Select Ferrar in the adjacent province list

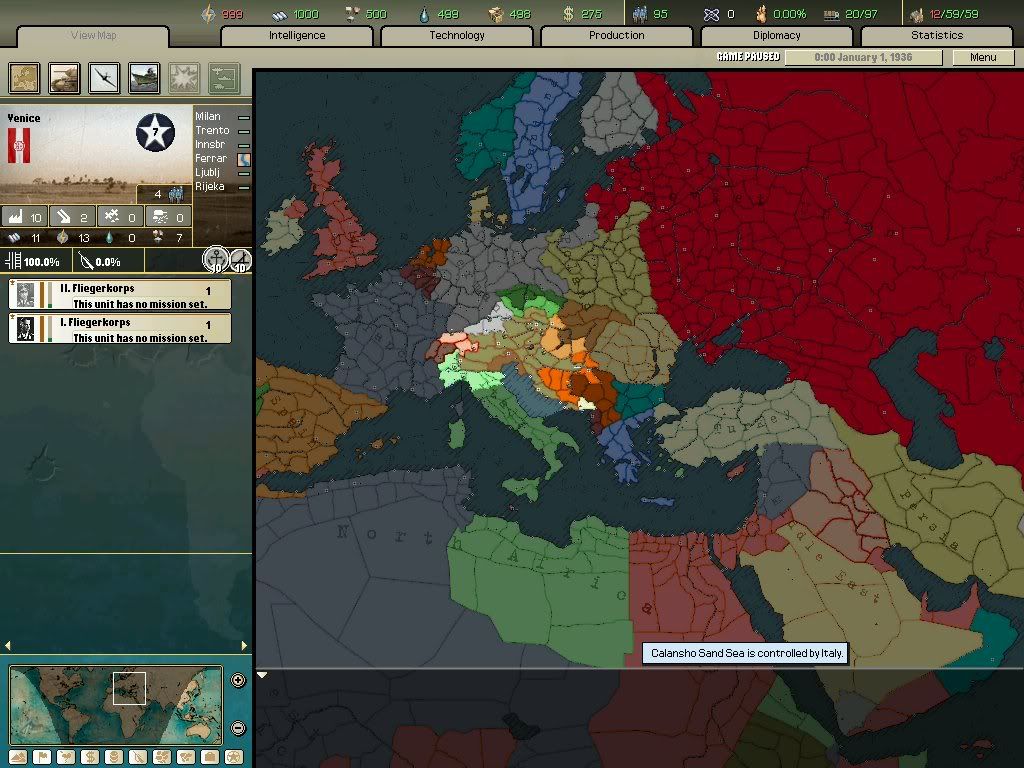(x=211, y=159)
